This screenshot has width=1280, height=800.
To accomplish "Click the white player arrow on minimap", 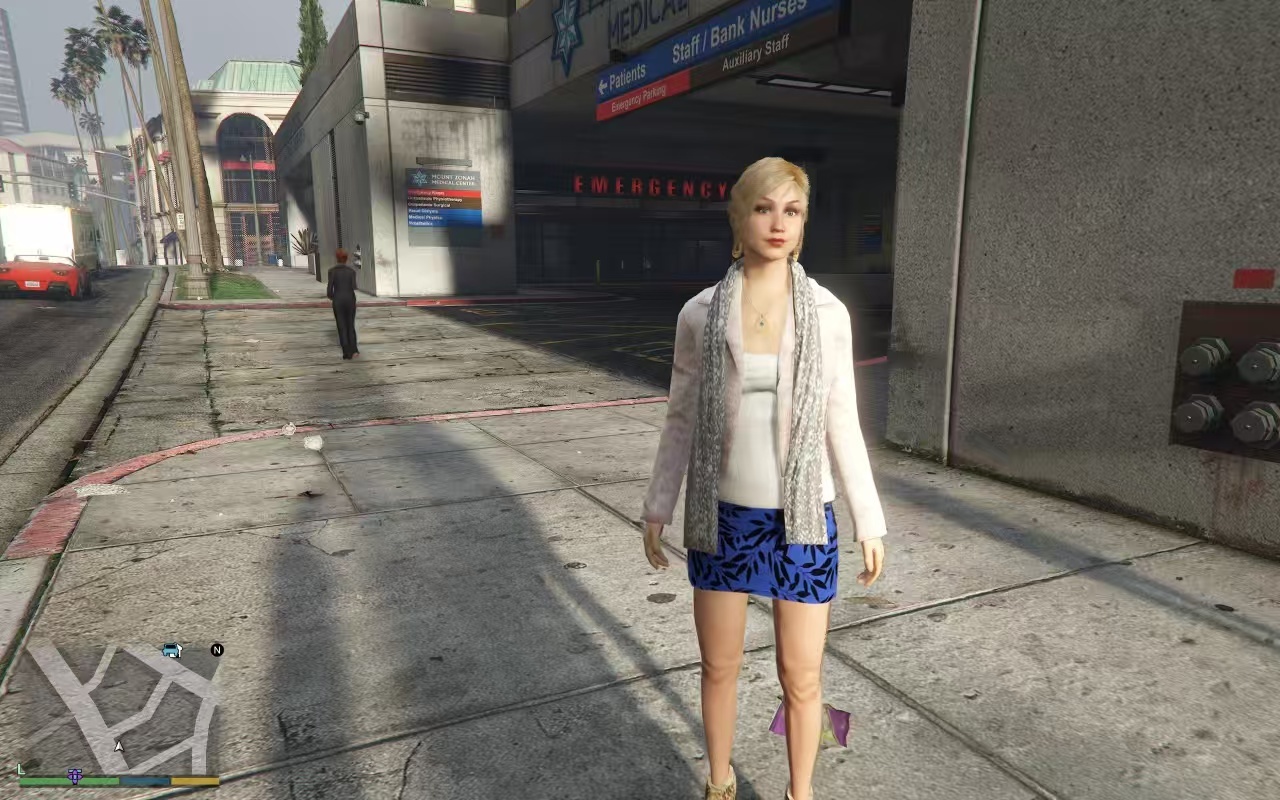I will coord(119,746).
